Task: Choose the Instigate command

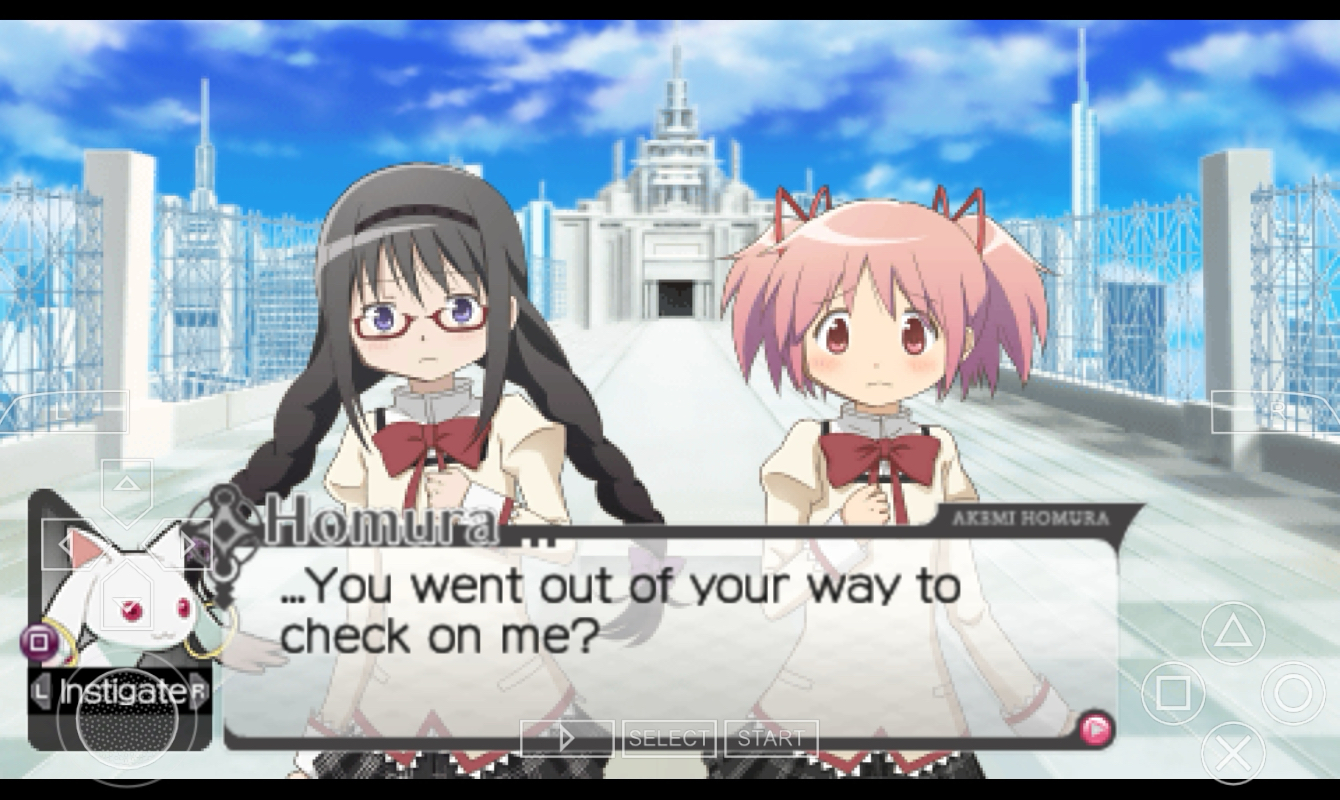Action: click(119, 691)
